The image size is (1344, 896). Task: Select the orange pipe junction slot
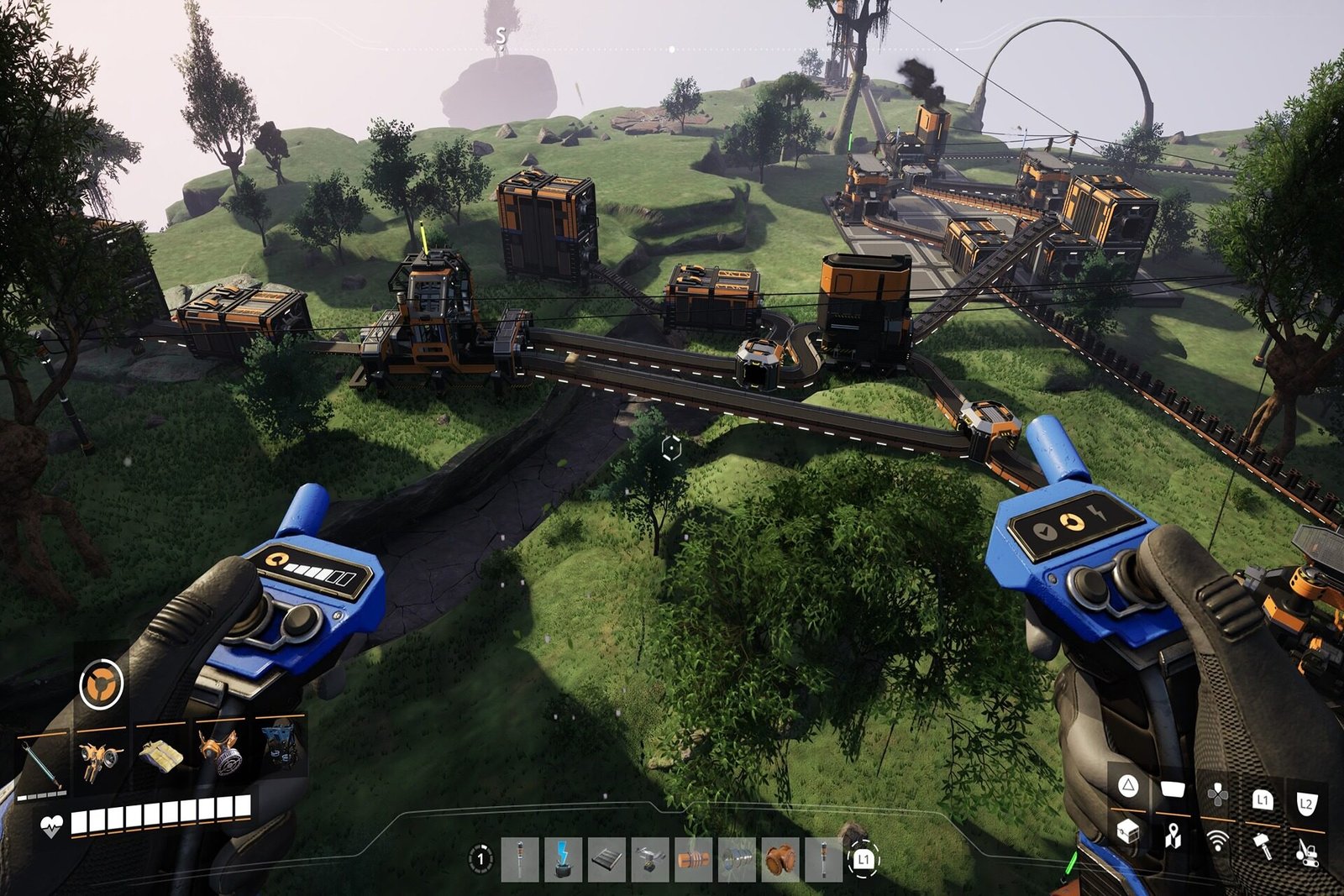[x=780, y=859]
